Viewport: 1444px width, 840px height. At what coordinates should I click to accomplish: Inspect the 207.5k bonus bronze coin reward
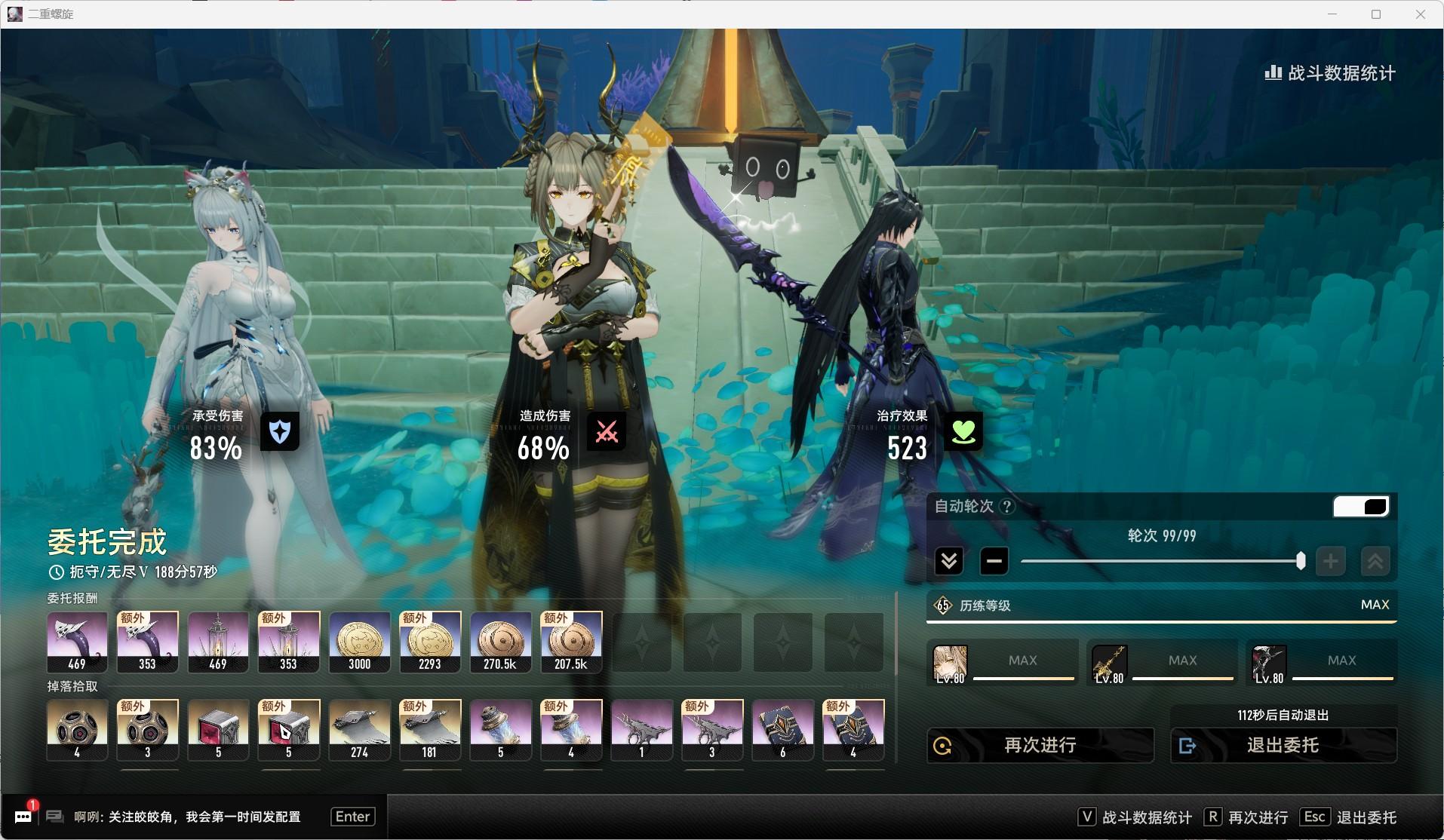571,642
